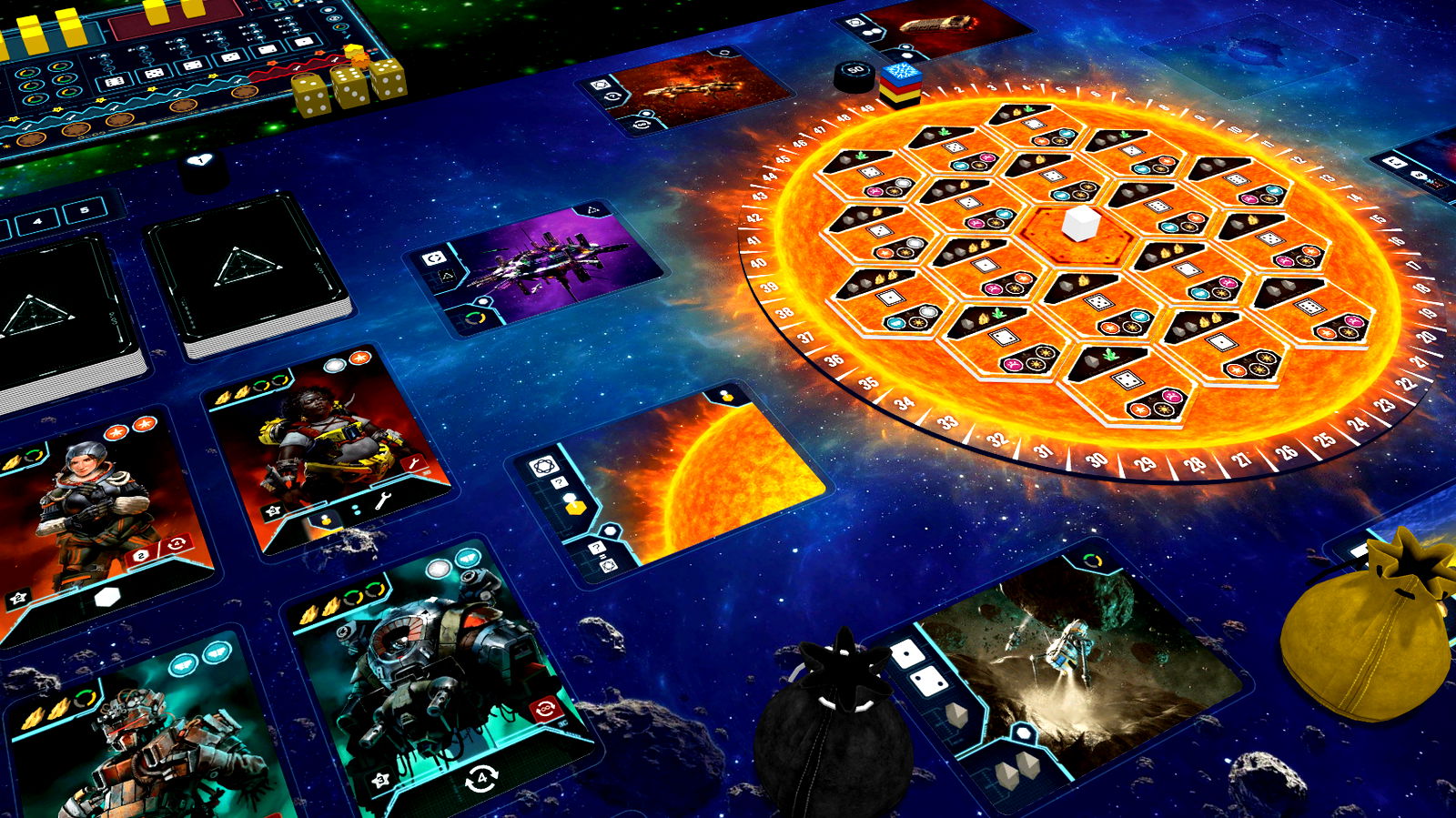Grab the white cube on the sun's center hex
The image size is (1456, 818).
1079,223
